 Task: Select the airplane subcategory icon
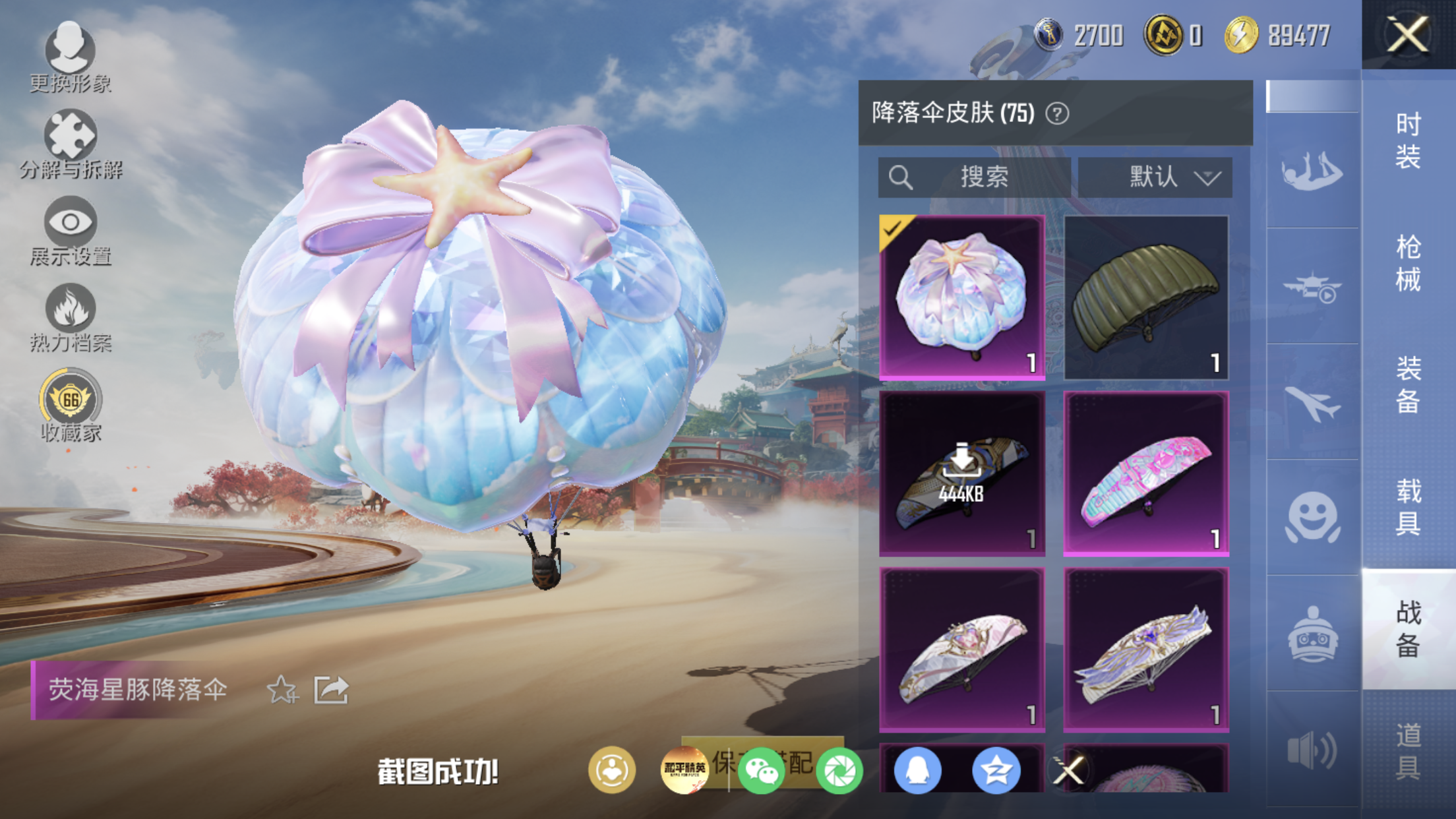click(x=1312, y=402)
